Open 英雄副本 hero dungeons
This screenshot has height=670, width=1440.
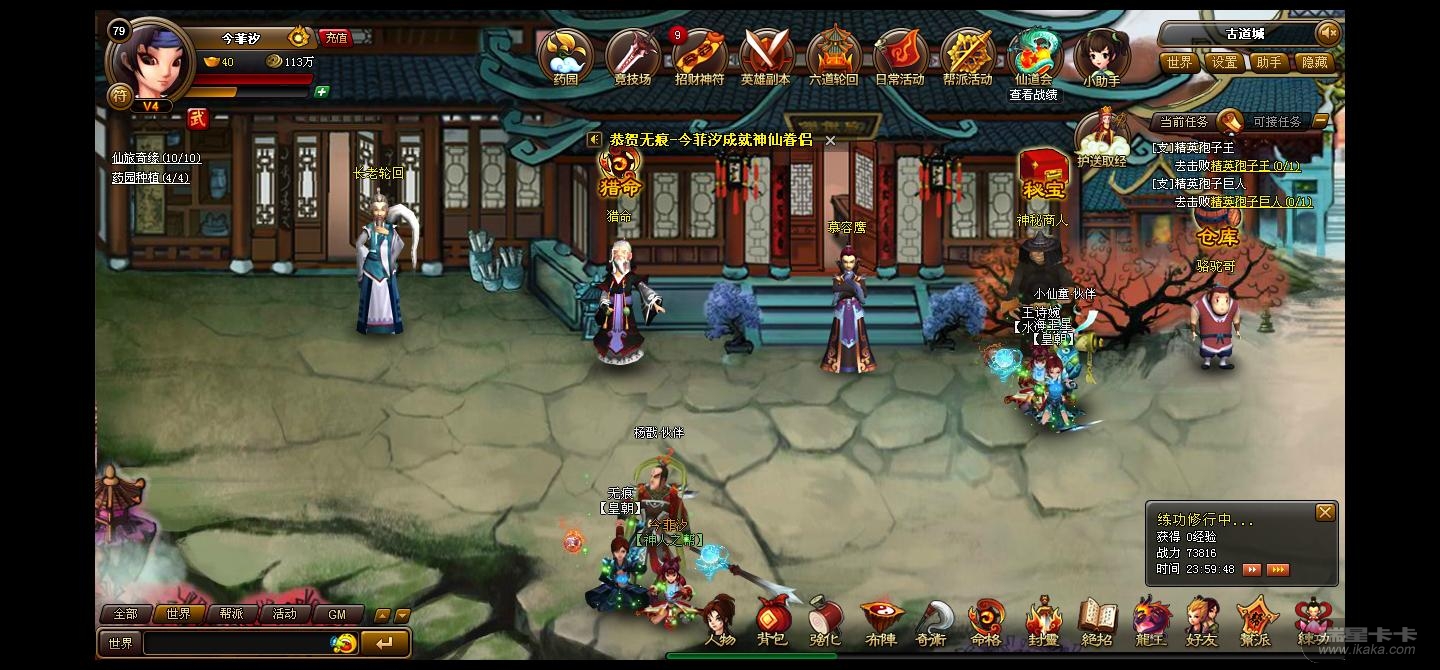tap(766, 56)
